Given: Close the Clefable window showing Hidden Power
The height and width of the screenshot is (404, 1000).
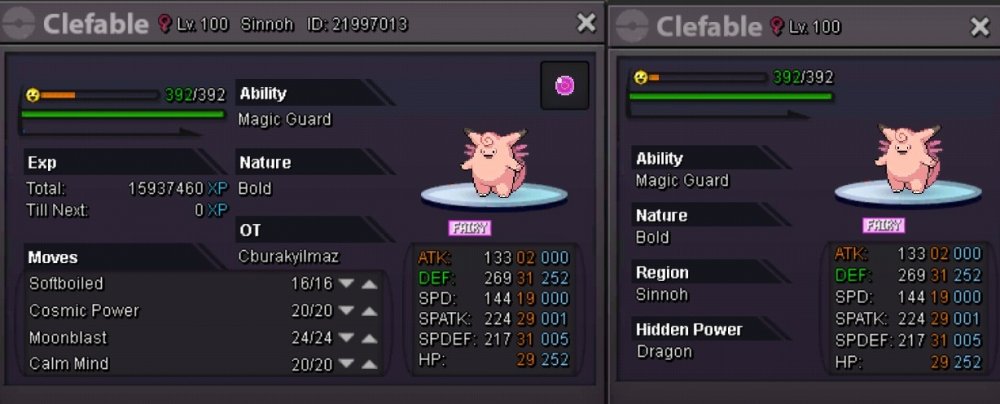Looking at the screenshot, I should [x=979, y=26].
